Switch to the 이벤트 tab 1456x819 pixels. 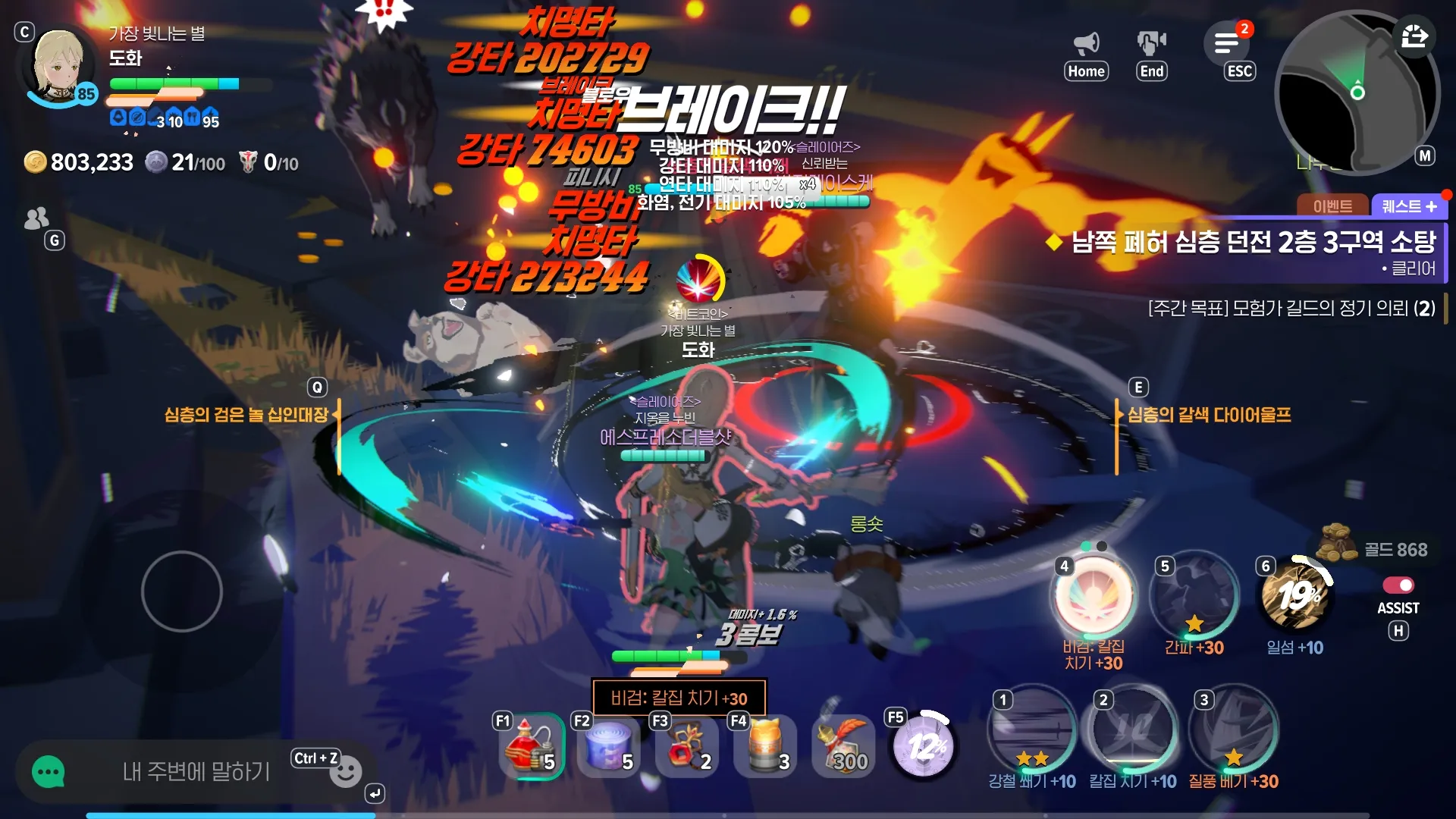(x=1333, y=206)
